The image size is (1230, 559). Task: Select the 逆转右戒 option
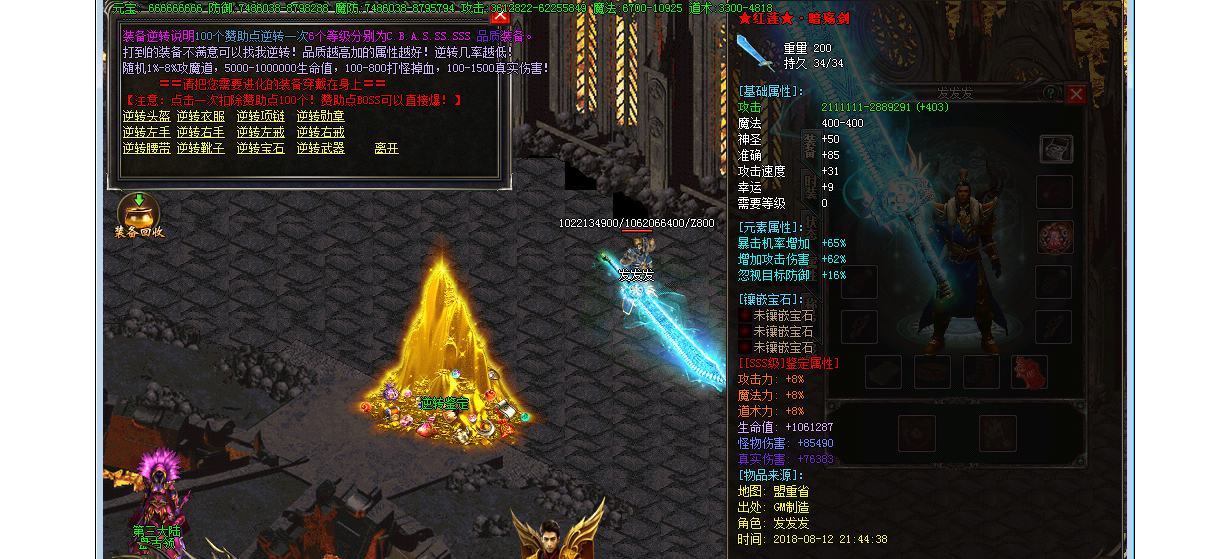pos(320,132)
